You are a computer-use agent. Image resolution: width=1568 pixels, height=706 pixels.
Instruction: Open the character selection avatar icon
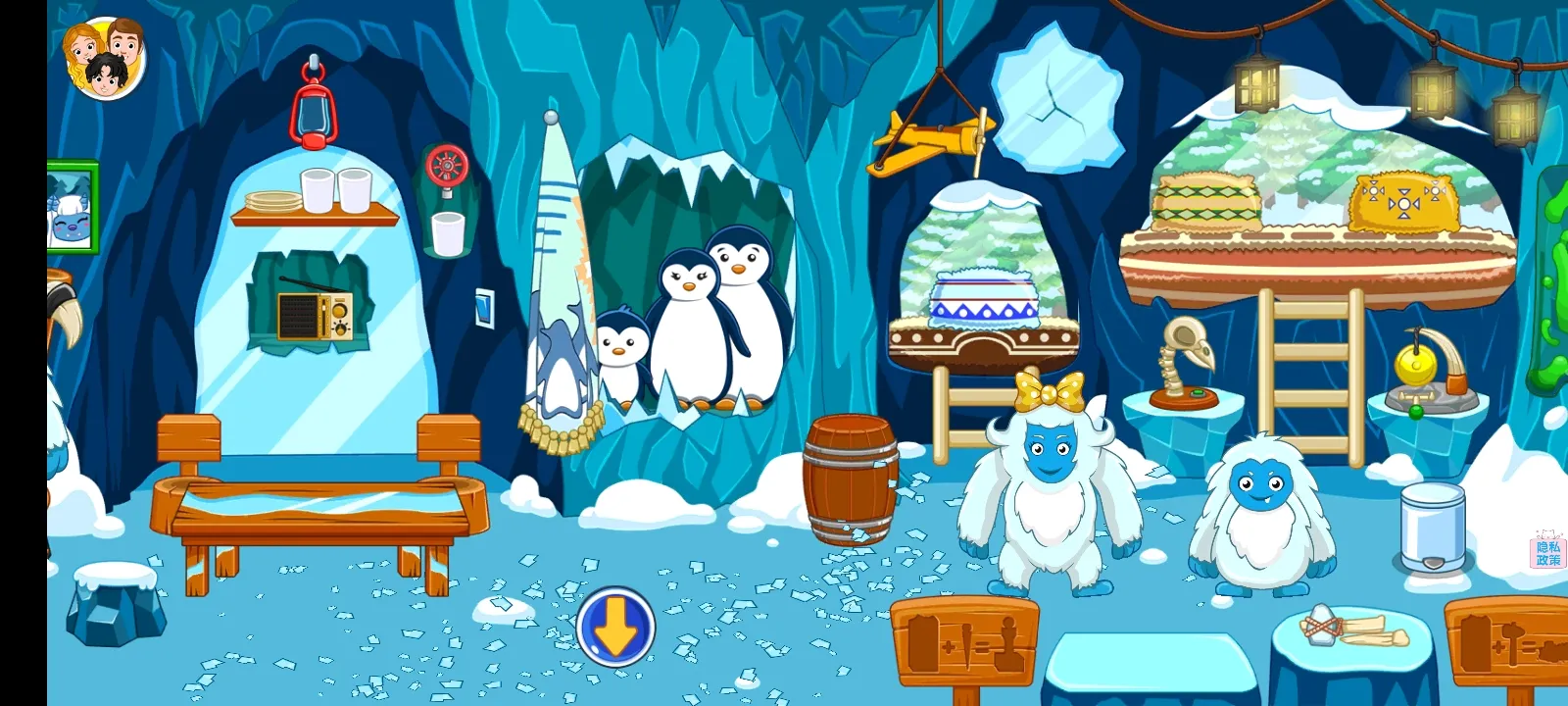pos(104,58)
